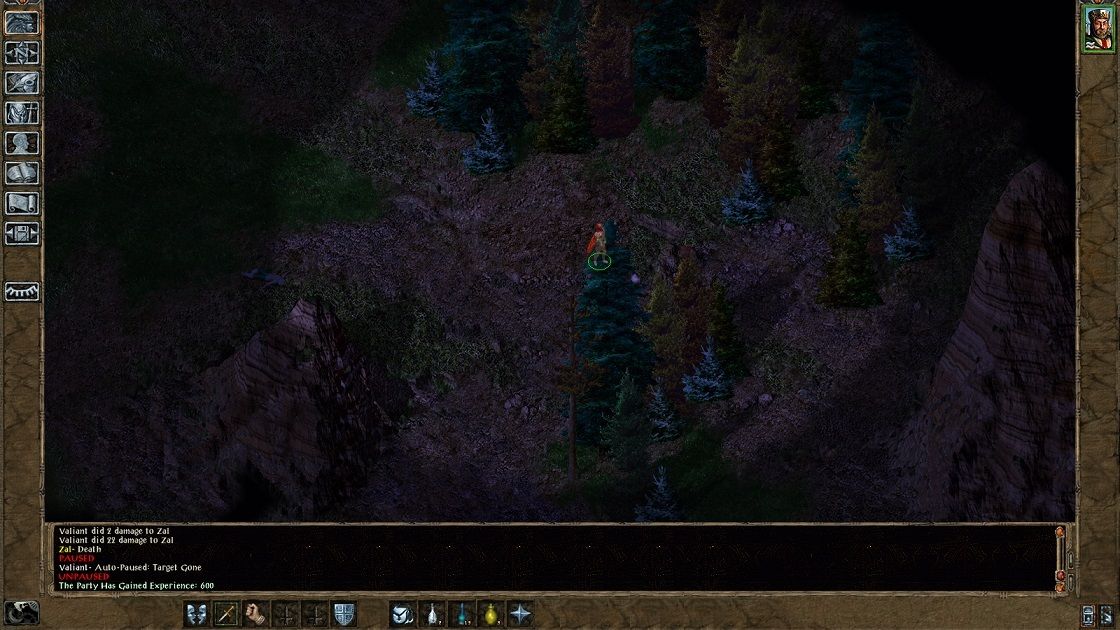Screen dimensions: 1120x630
Task: Click the message log scrollbar
Action: click(1060, 556)
